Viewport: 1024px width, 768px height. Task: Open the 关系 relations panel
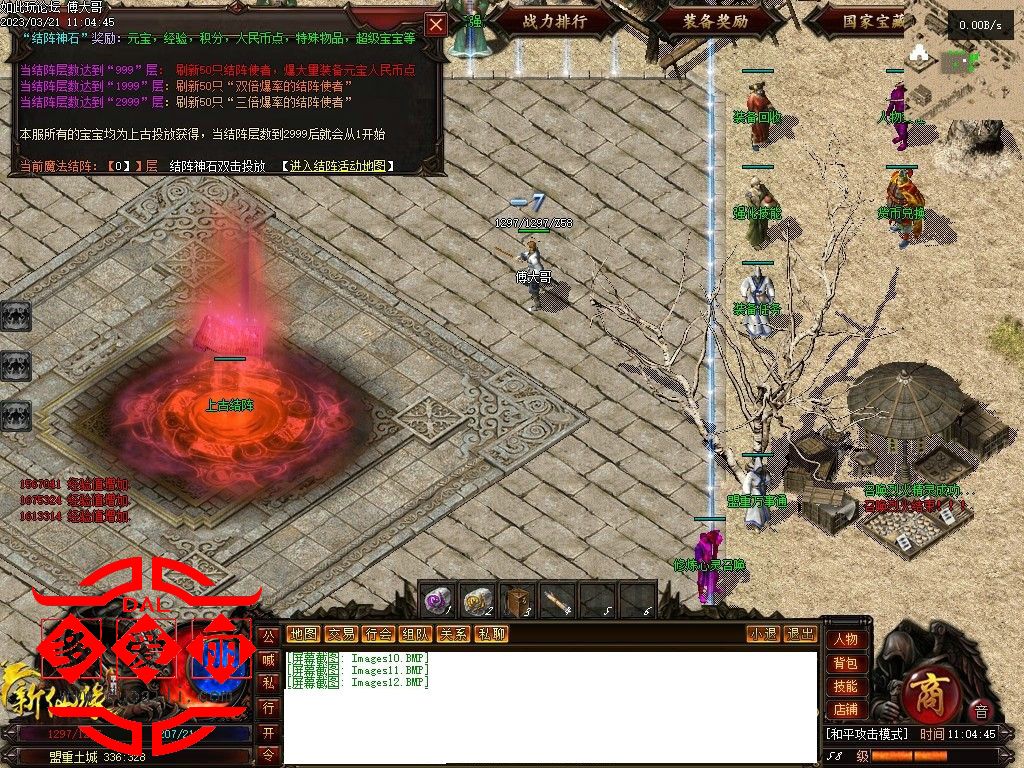[453, 634]
